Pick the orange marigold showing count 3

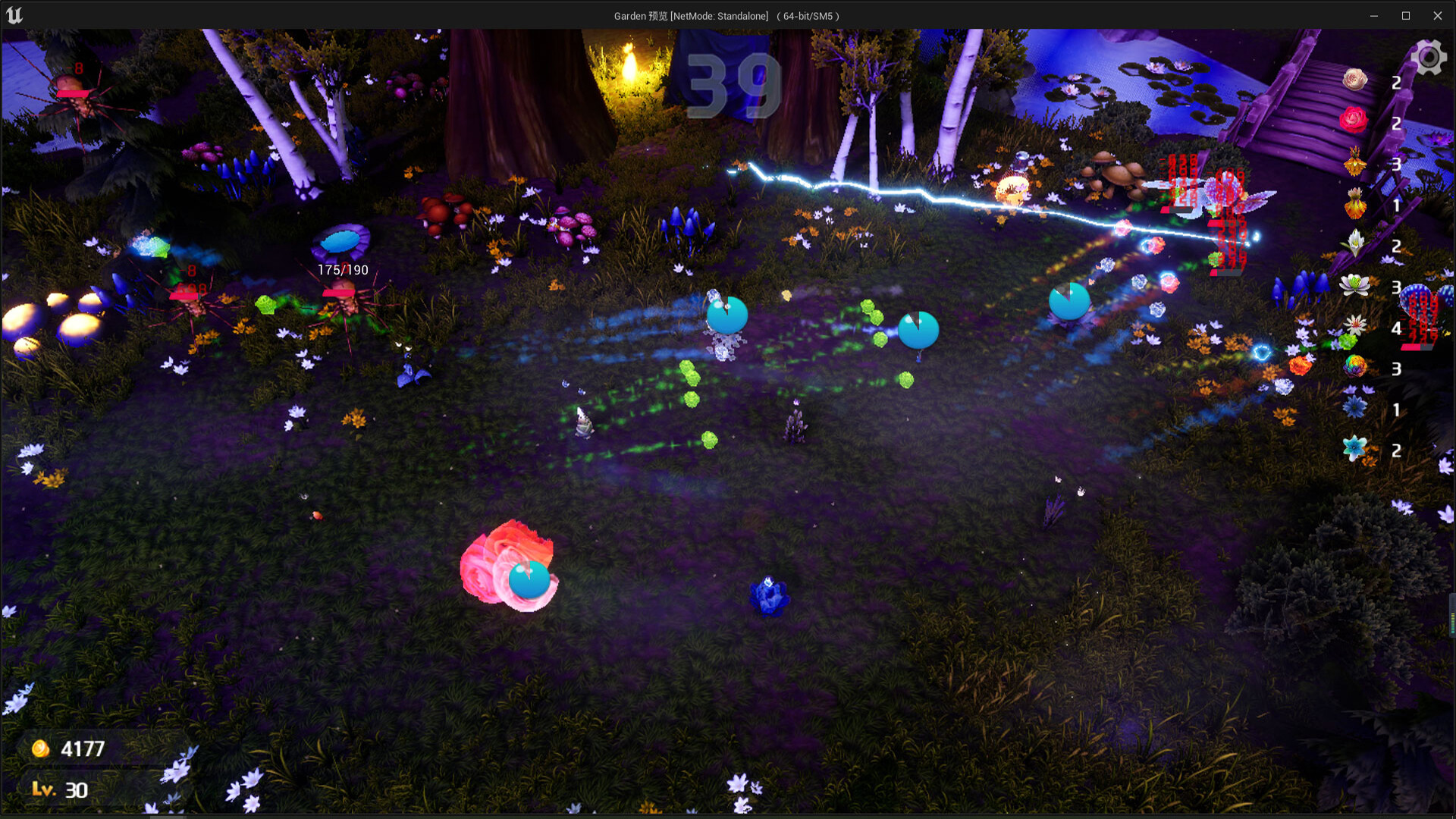[1357, 165]
